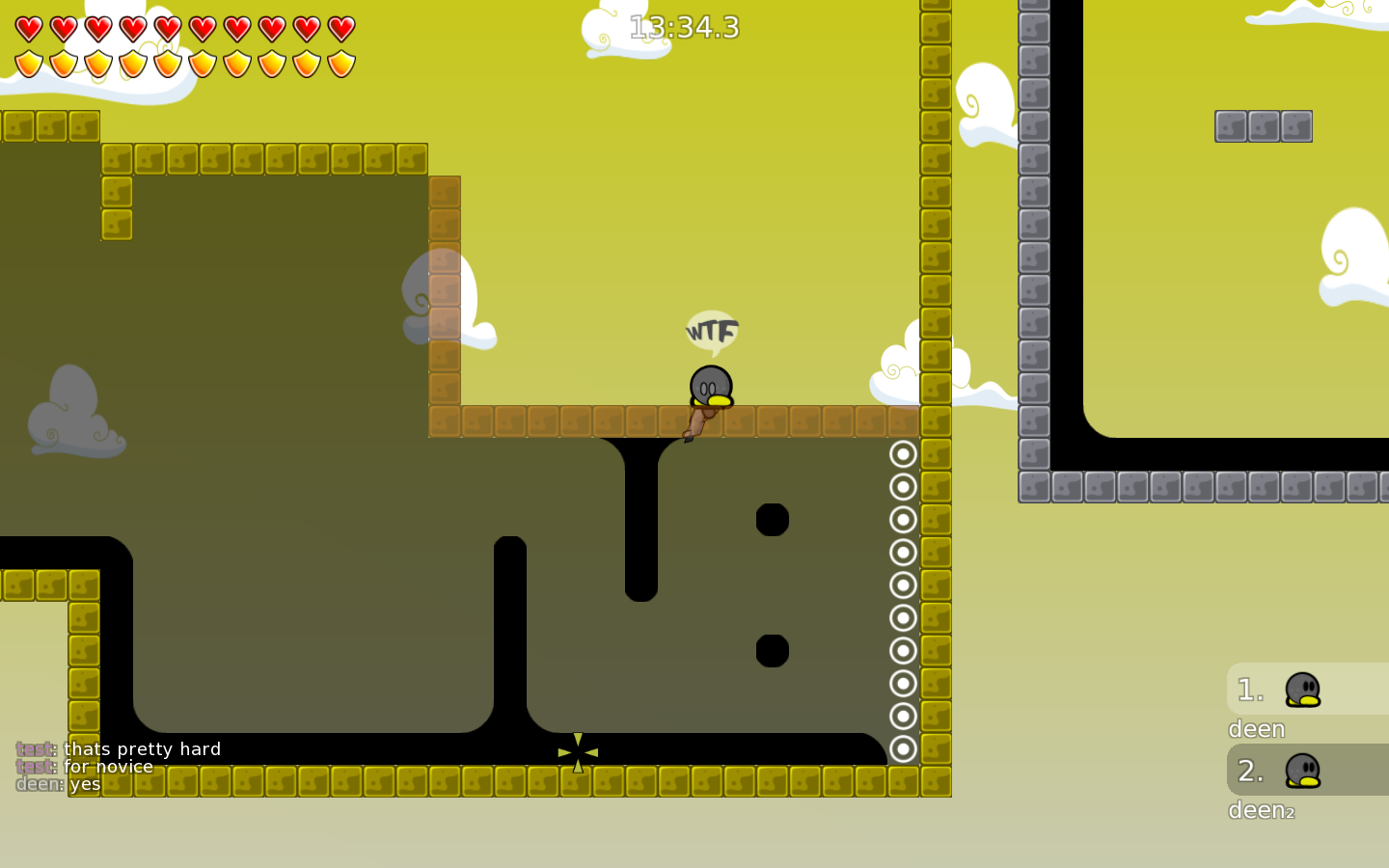The width and height of the screenshot is (1389, 868).
Task: Click the bottom laser dot near the floor
Action: coord(903,747)
